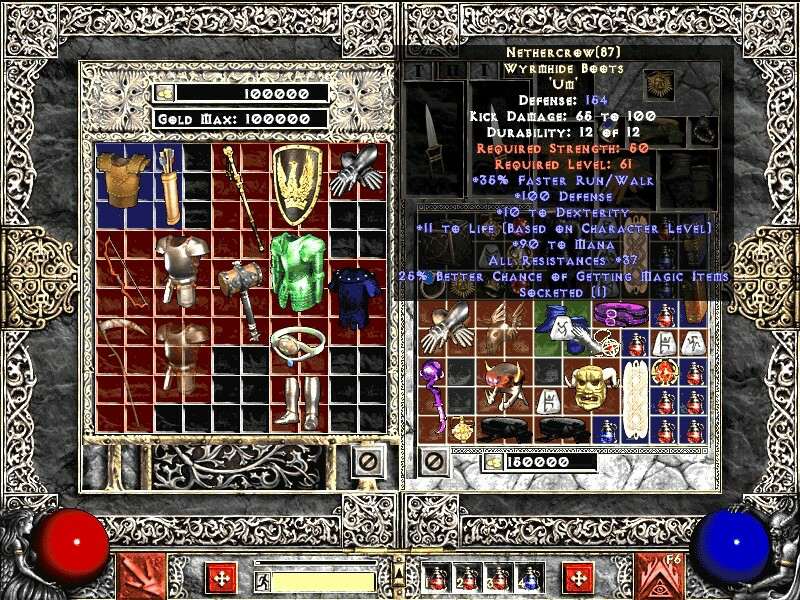Screen dimensions: 800x600
Task: Click the inventory gold coin button
Action: (x=492, y=462)
